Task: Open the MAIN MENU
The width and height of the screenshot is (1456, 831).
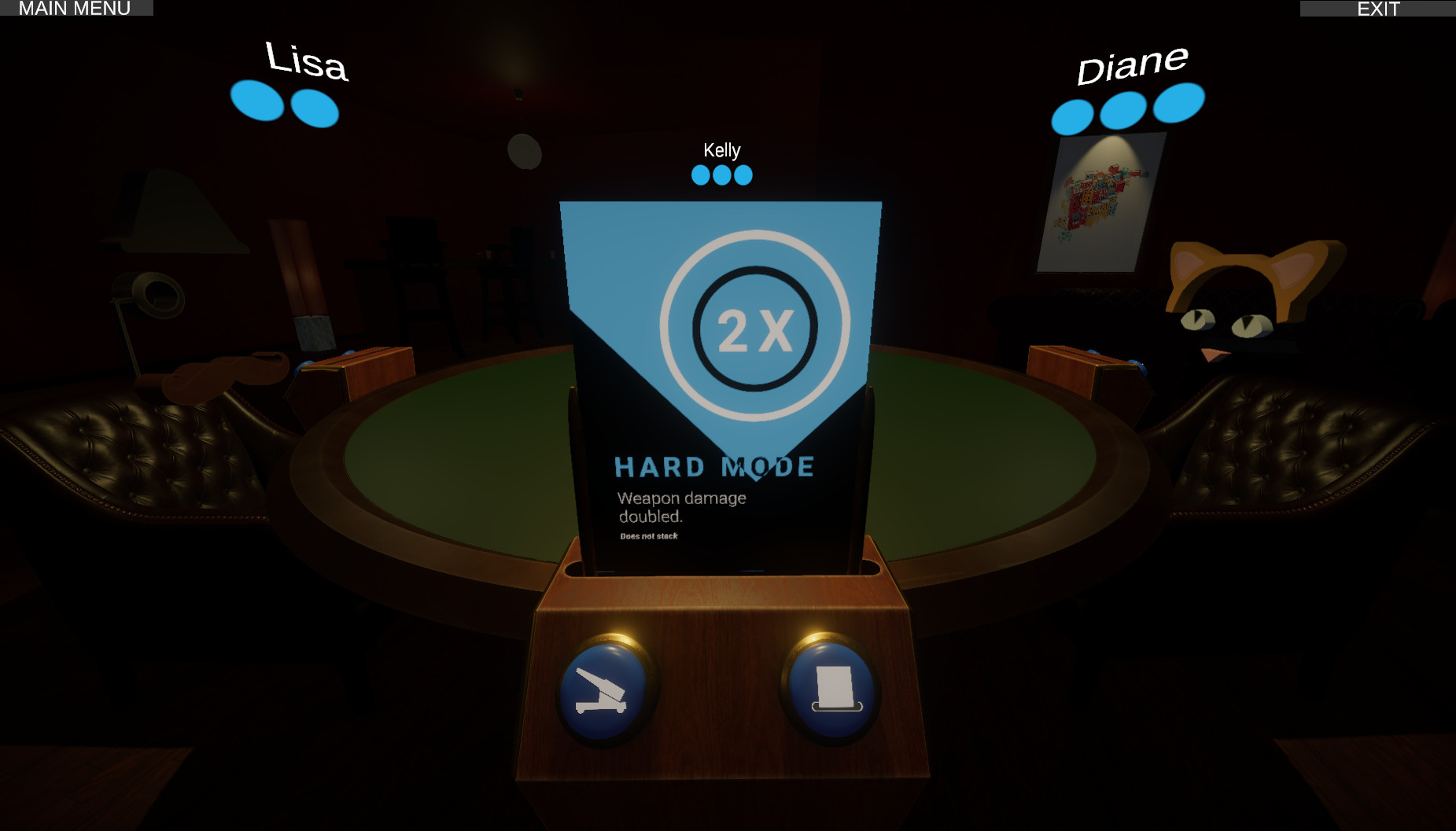Action: [76, 9]
